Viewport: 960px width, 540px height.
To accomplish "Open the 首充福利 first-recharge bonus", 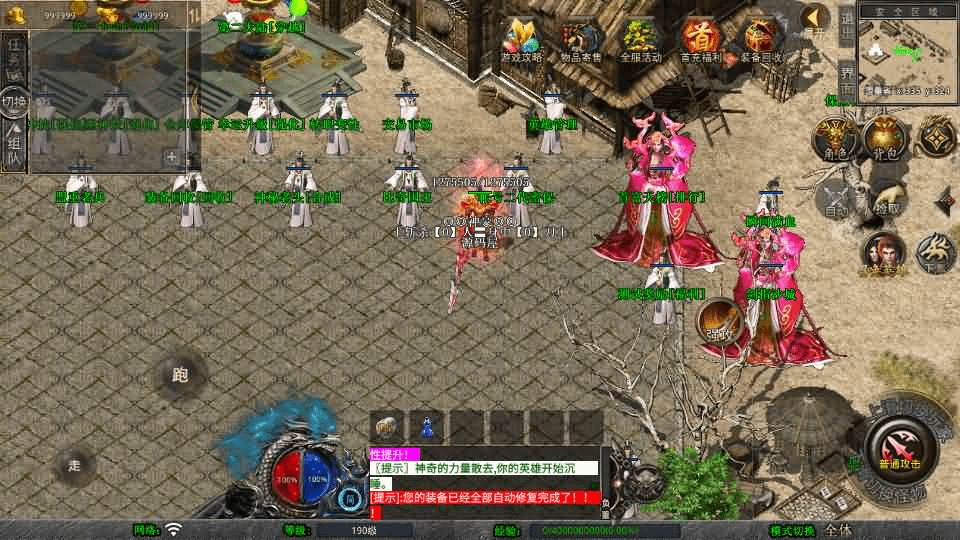I will 700,41.
